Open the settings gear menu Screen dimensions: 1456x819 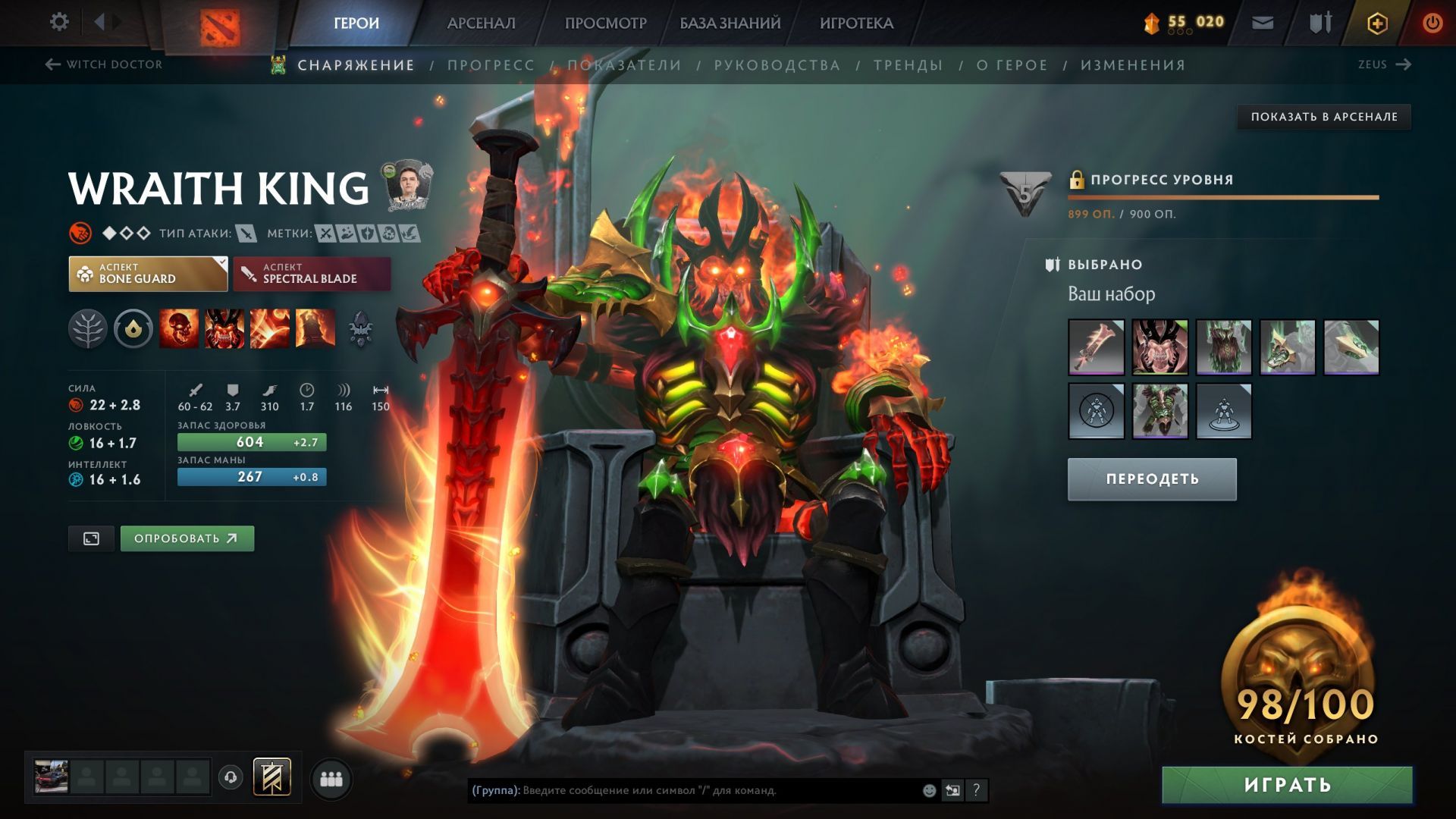[x=59, y=22]
